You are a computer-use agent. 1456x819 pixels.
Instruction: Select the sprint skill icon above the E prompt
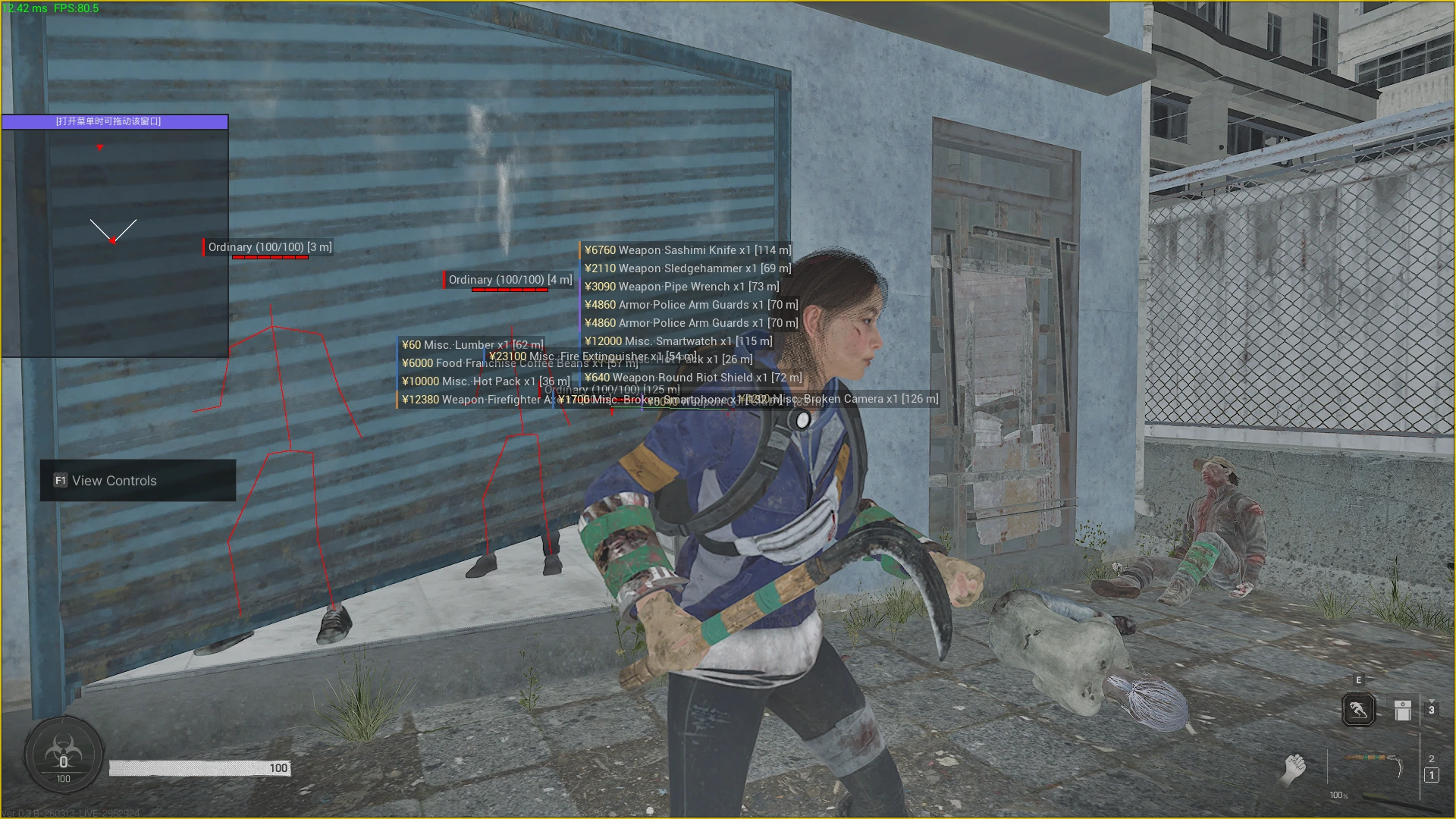point(1359,709)
